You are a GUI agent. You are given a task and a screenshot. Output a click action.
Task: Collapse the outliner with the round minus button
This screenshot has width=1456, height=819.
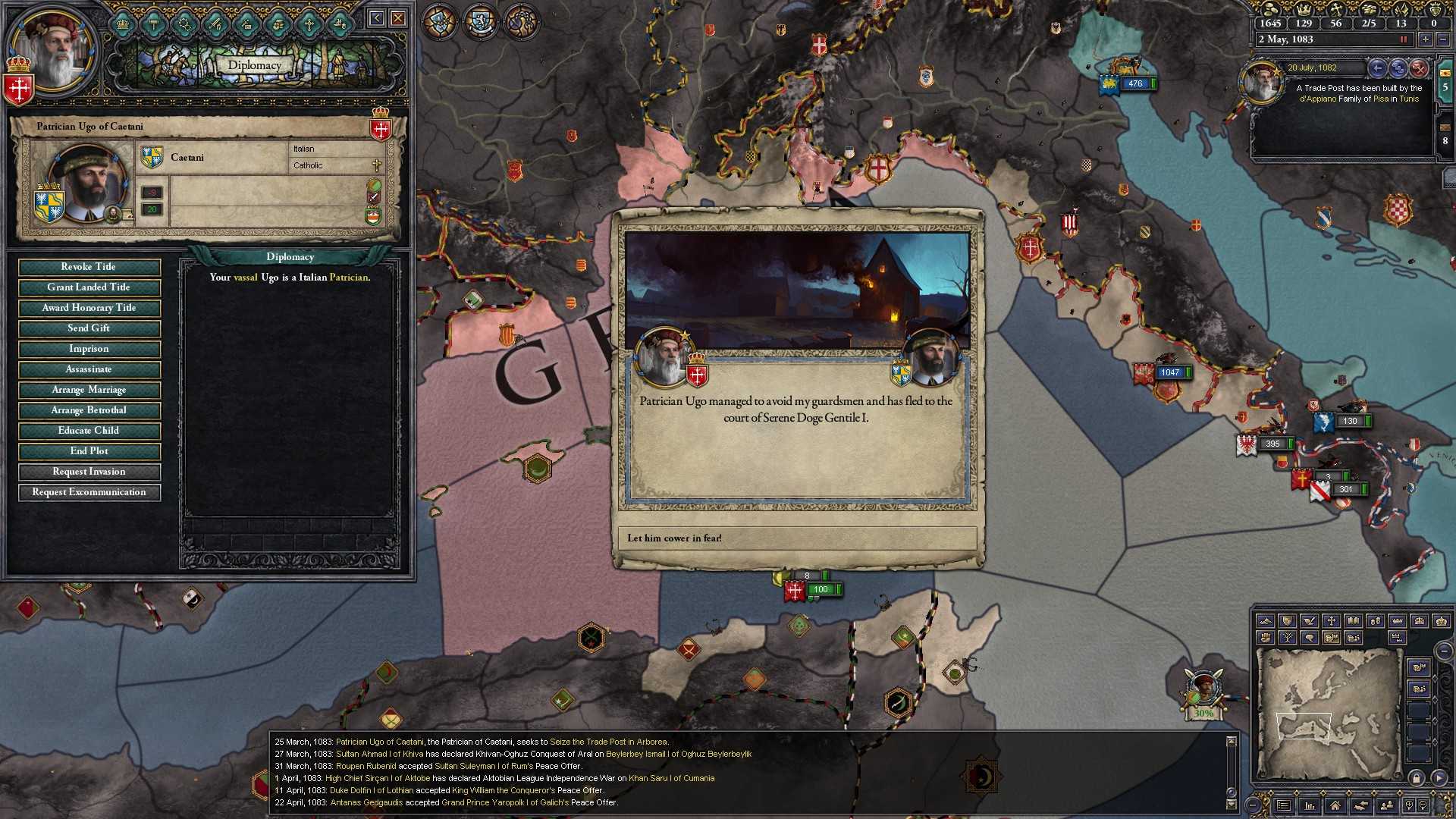[x=1443, y=651]
